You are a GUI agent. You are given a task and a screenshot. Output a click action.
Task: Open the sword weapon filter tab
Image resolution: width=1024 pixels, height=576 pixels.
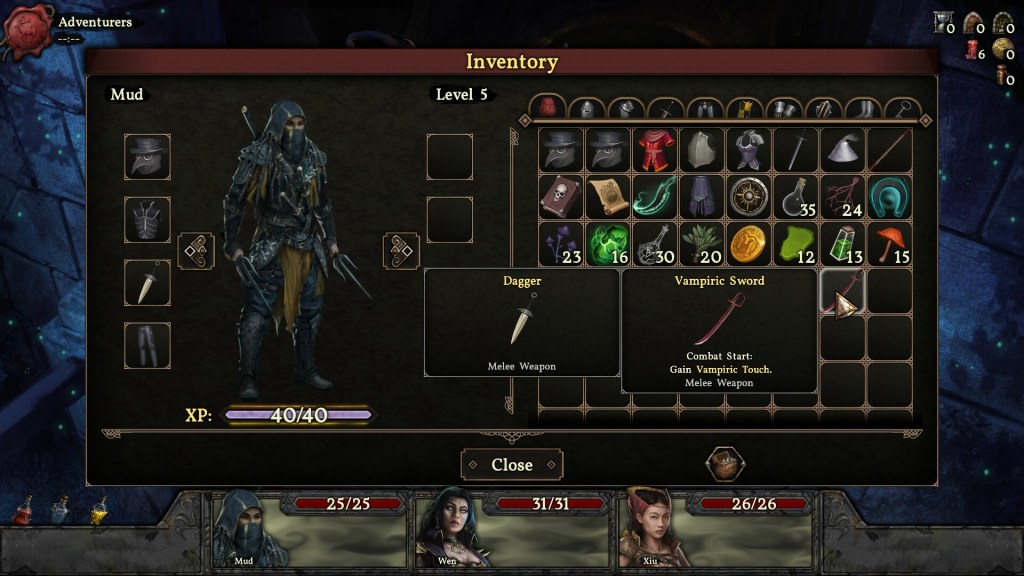[x=664, y=108]
